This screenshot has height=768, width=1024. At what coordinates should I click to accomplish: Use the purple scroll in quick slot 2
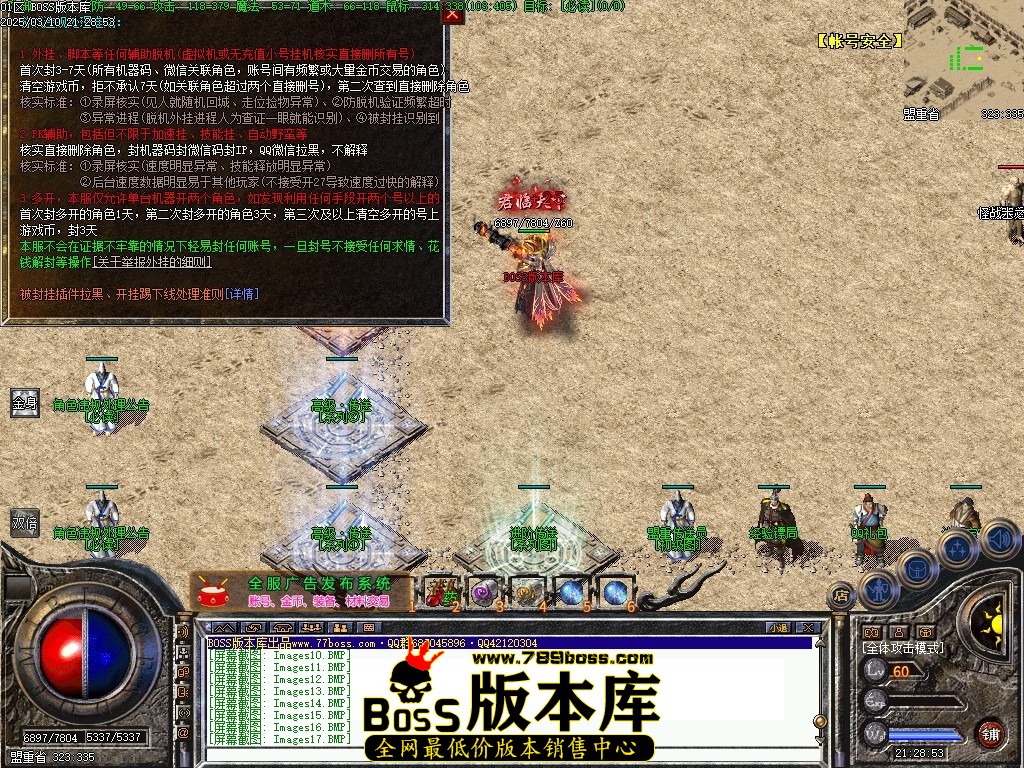click(x=484, y=592)
